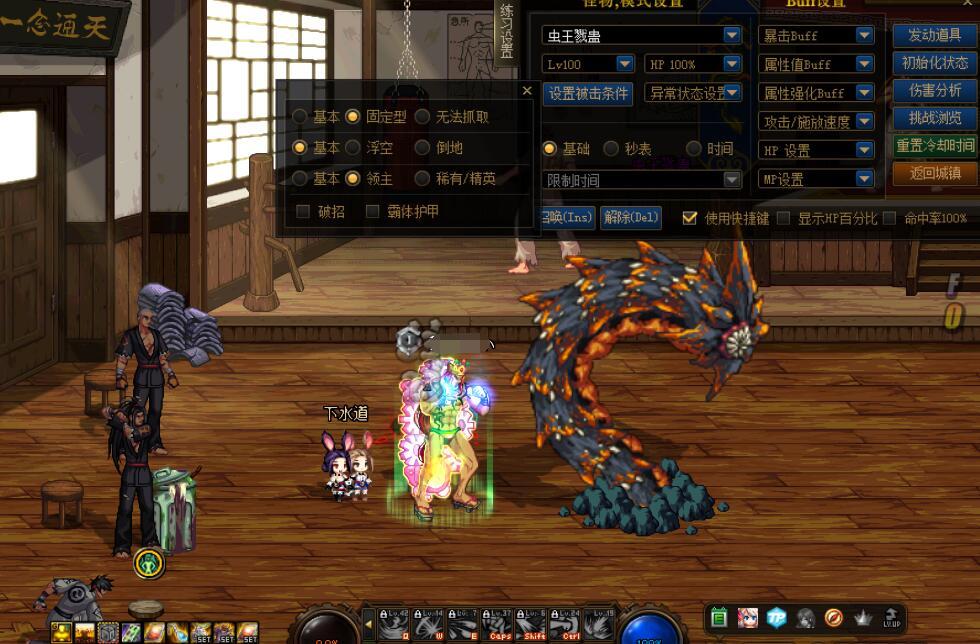Click the 发动道具 button
The width and height of the screenshot is (980, 644).
pyautogui.click(x=934, y=34)
